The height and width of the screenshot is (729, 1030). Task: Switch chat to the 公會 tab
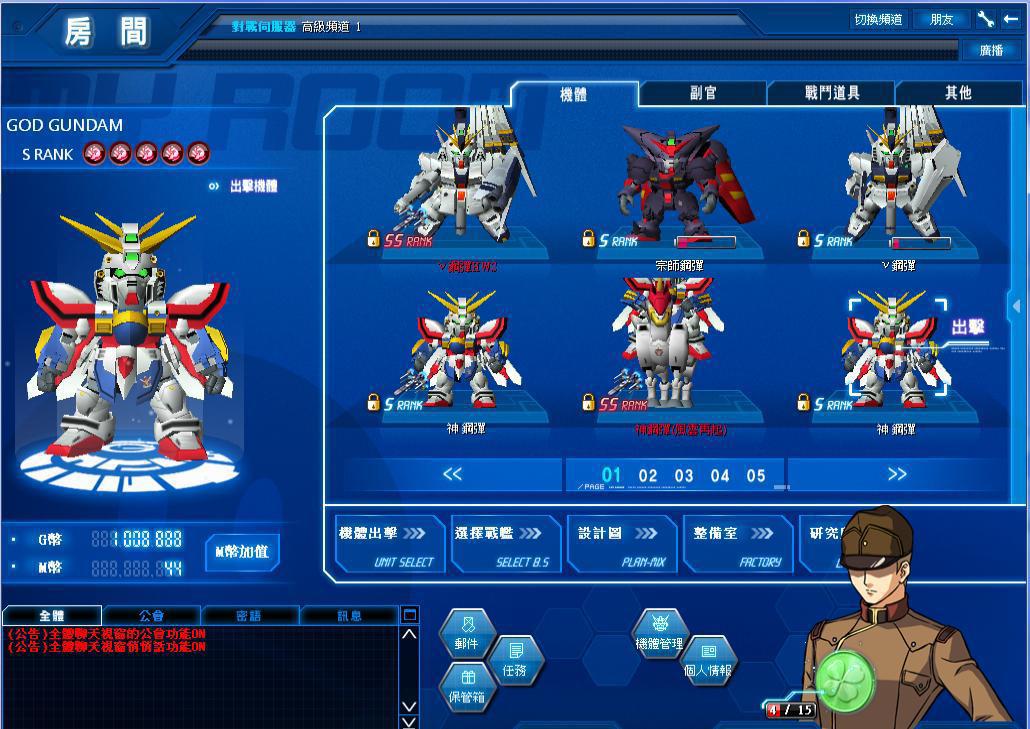click(151, 615)
